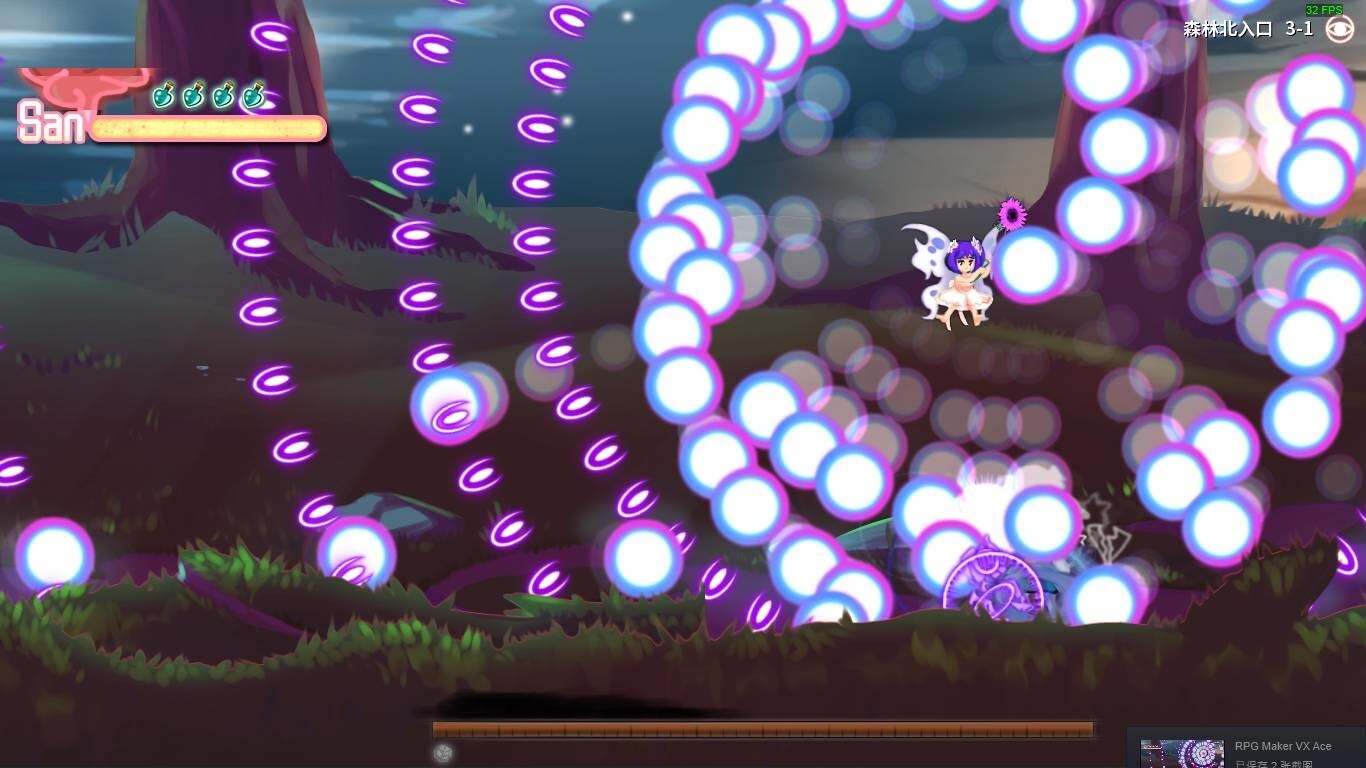Click the small orb icon below the boss bar
Image resolution: width=1366 pixels, height=768 pixels.
443,751
